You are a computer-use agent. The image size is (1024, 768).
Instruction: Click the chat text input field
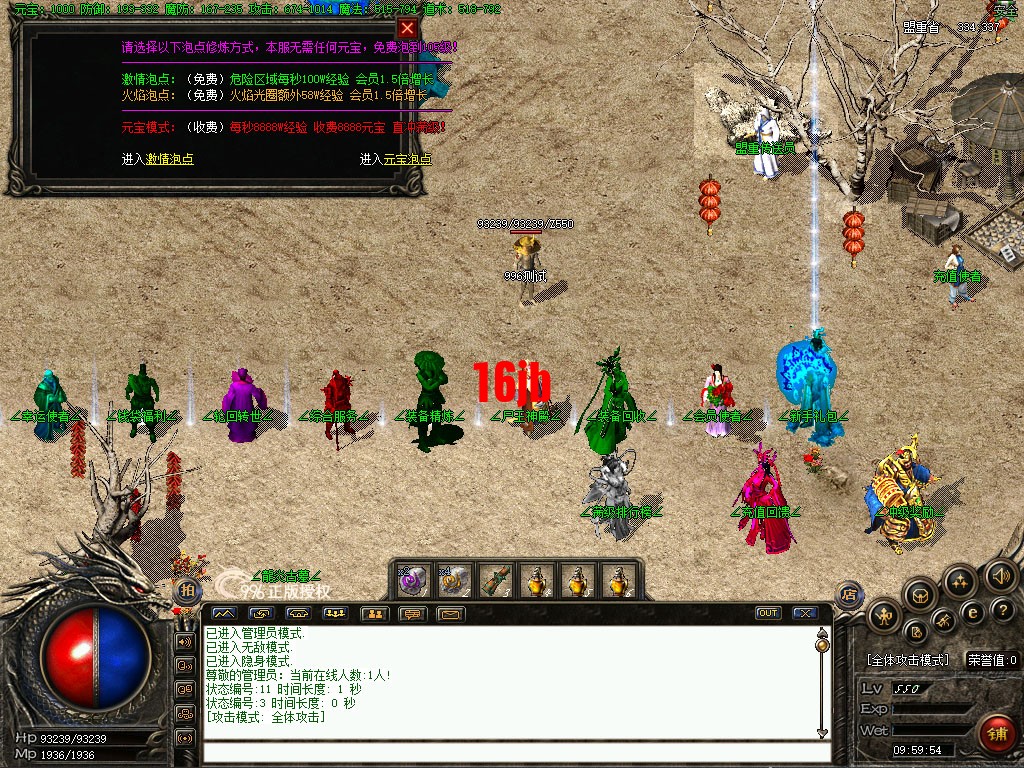click(x=510, y=751)
